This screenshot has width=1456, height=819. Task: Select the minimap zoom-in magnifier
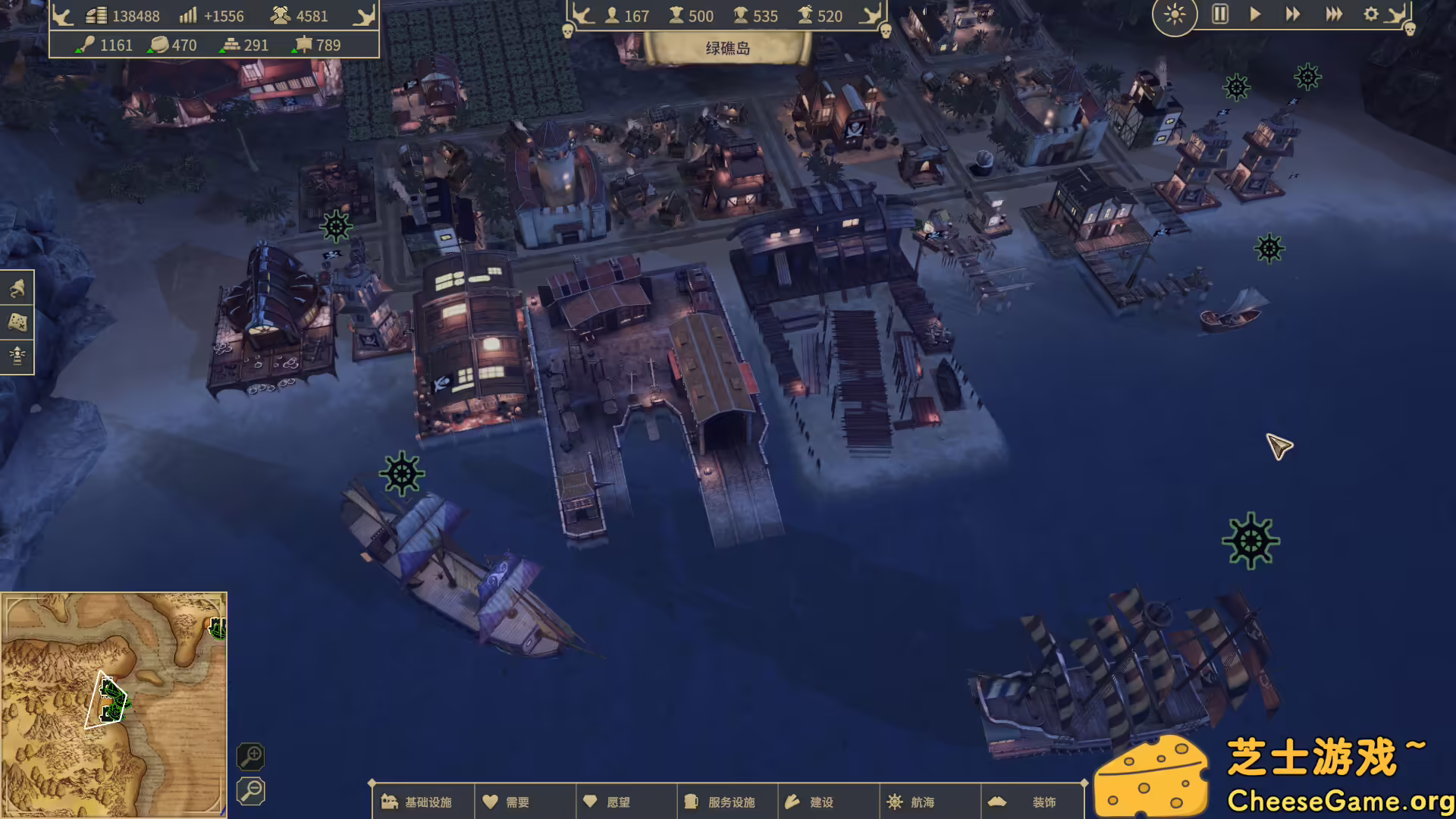click(x=251, y=757)
